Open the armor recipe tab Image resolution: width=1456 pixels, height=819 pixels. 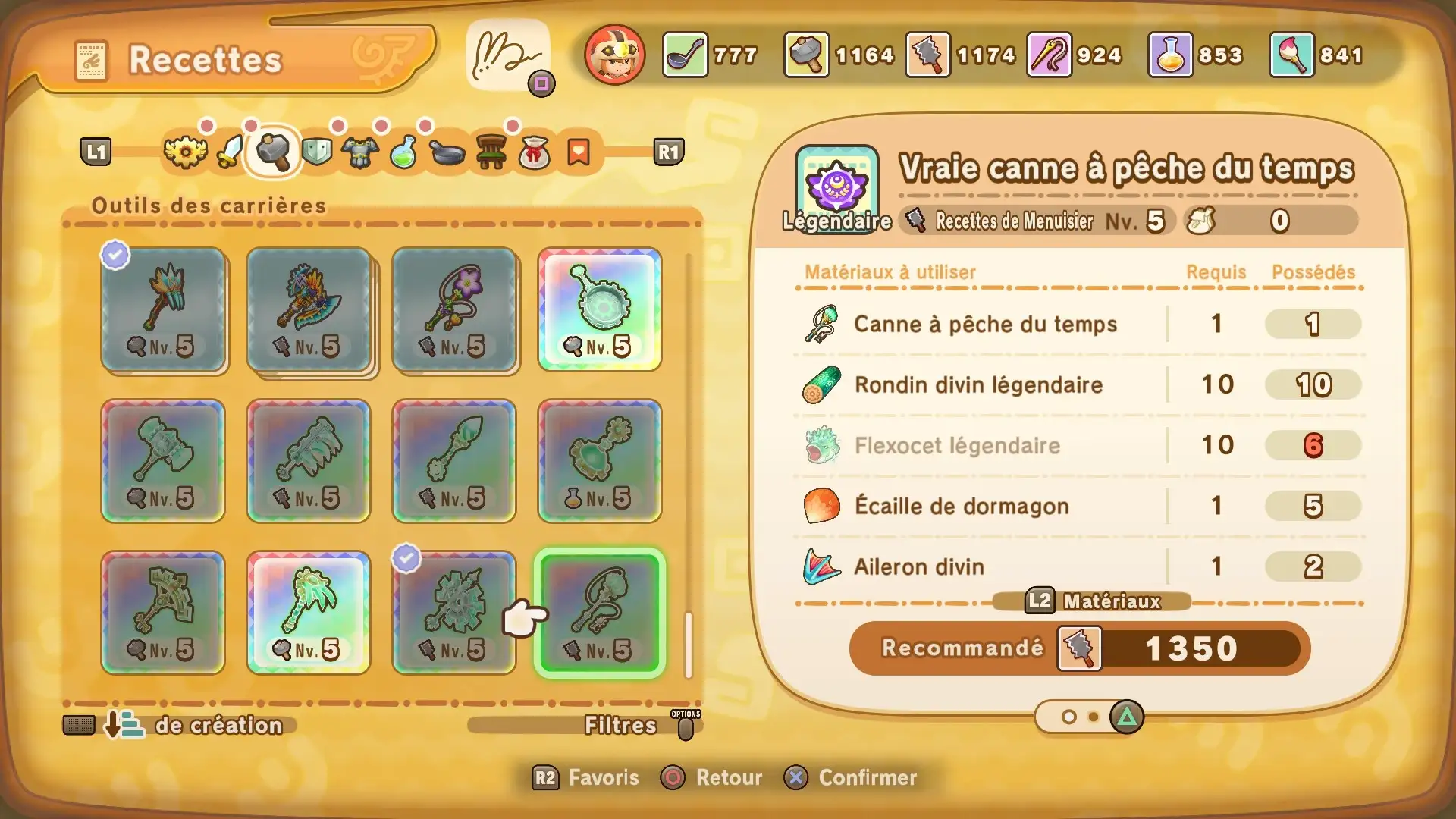click(x=359, y=152)
